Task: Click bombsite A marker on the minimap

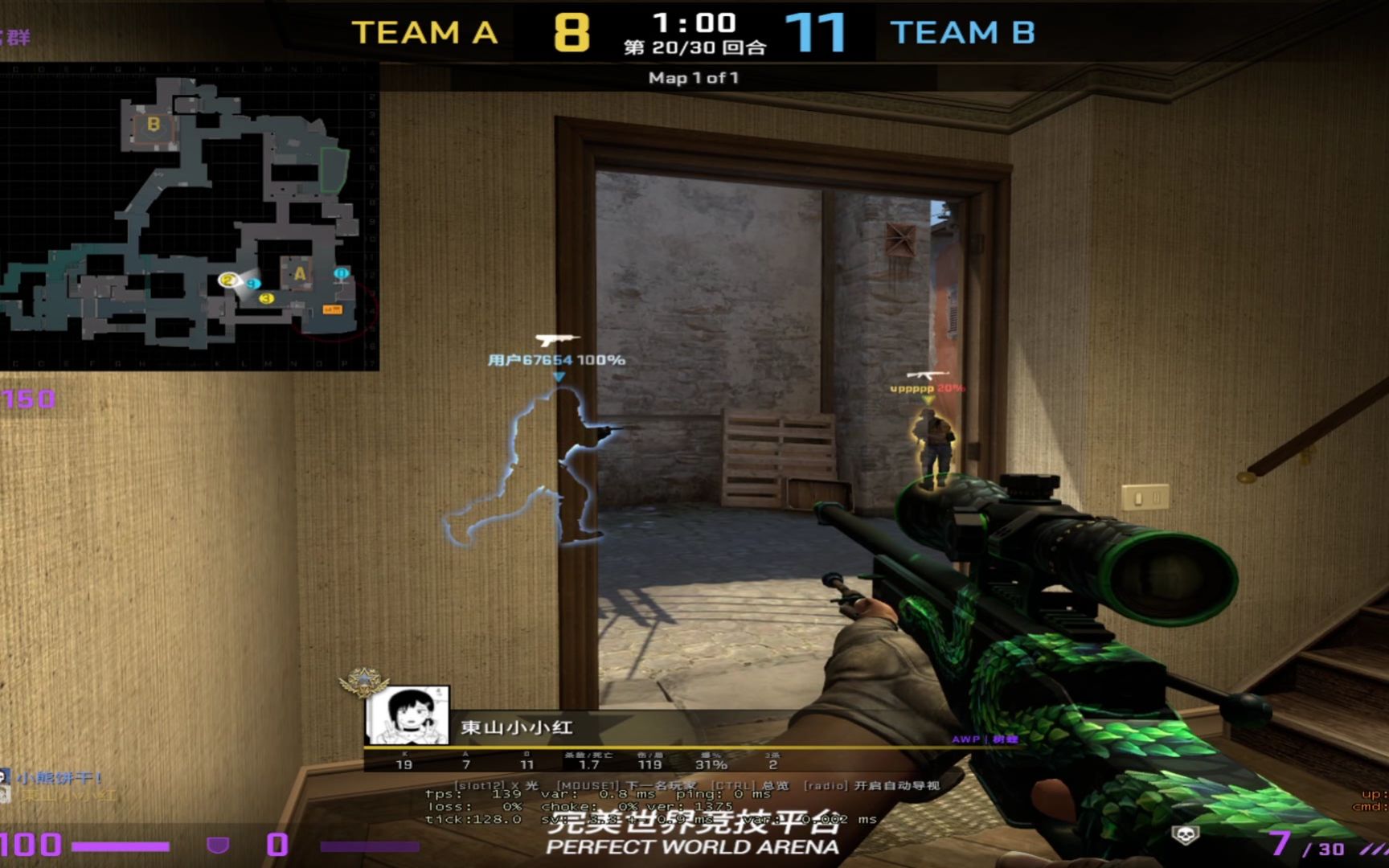Action: click(301, 274)
